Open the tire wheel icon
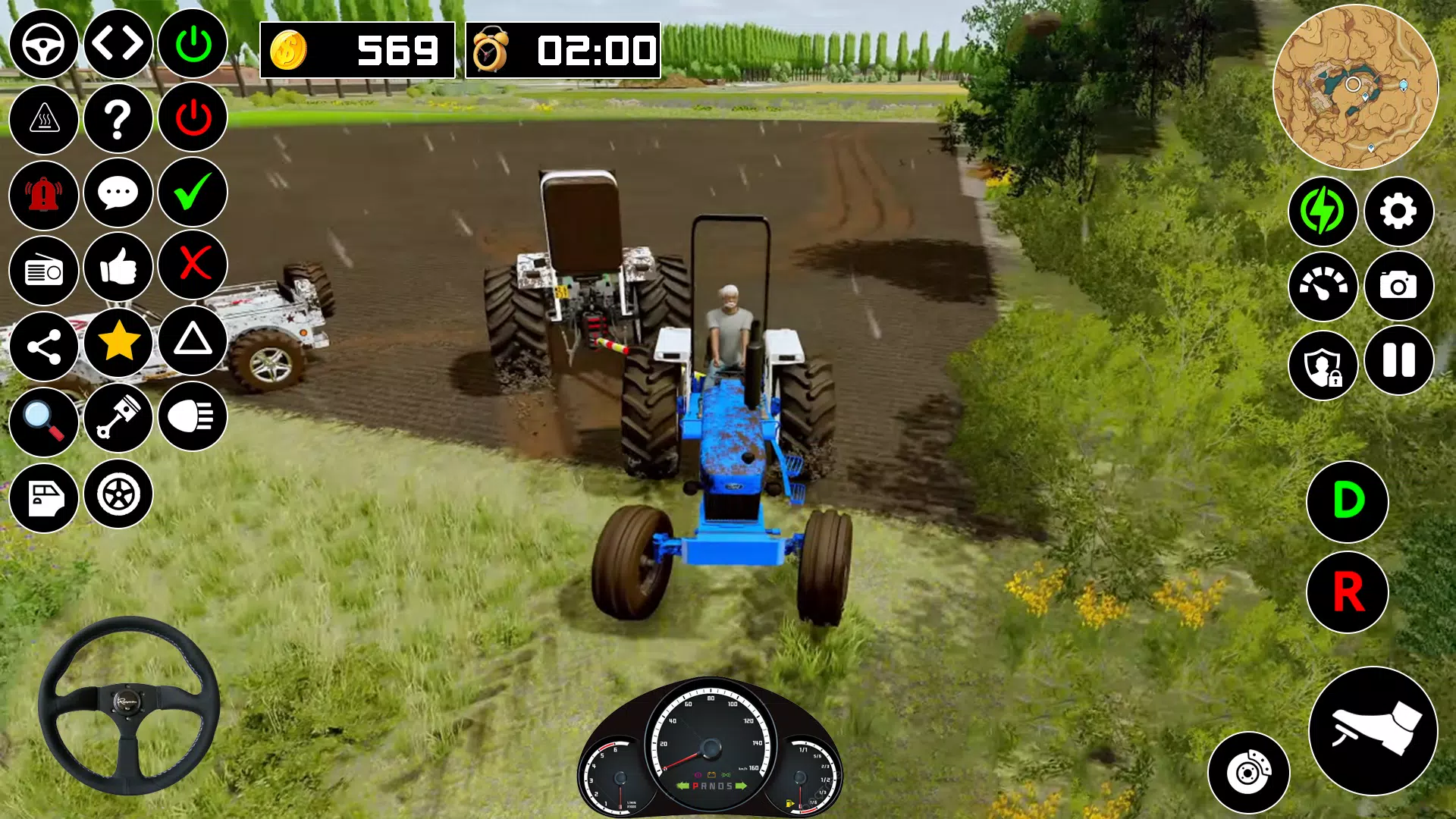This screenshot has width=1456, height=819. coord(118,497)
